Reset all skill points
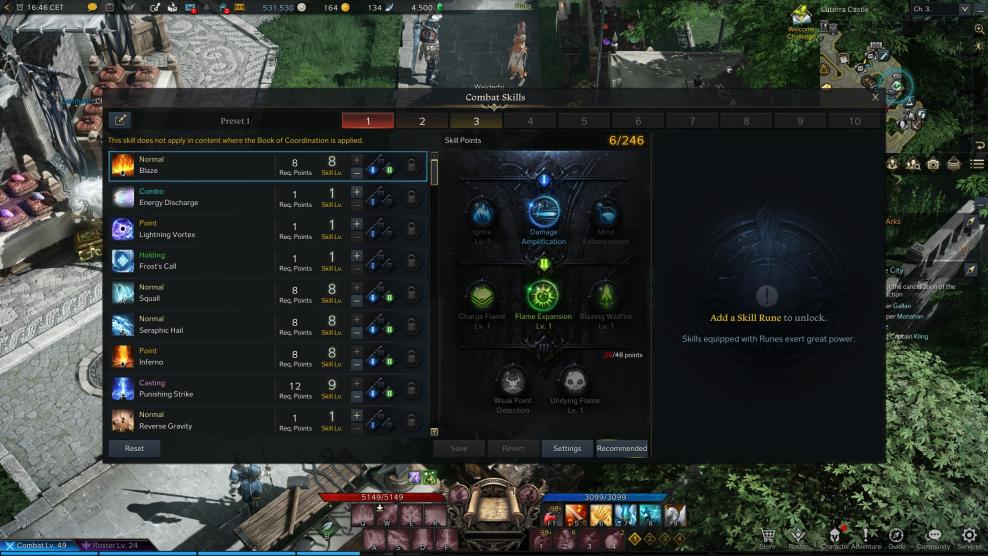Viewport: 988px width, 556px height. [x=134, y=448]
